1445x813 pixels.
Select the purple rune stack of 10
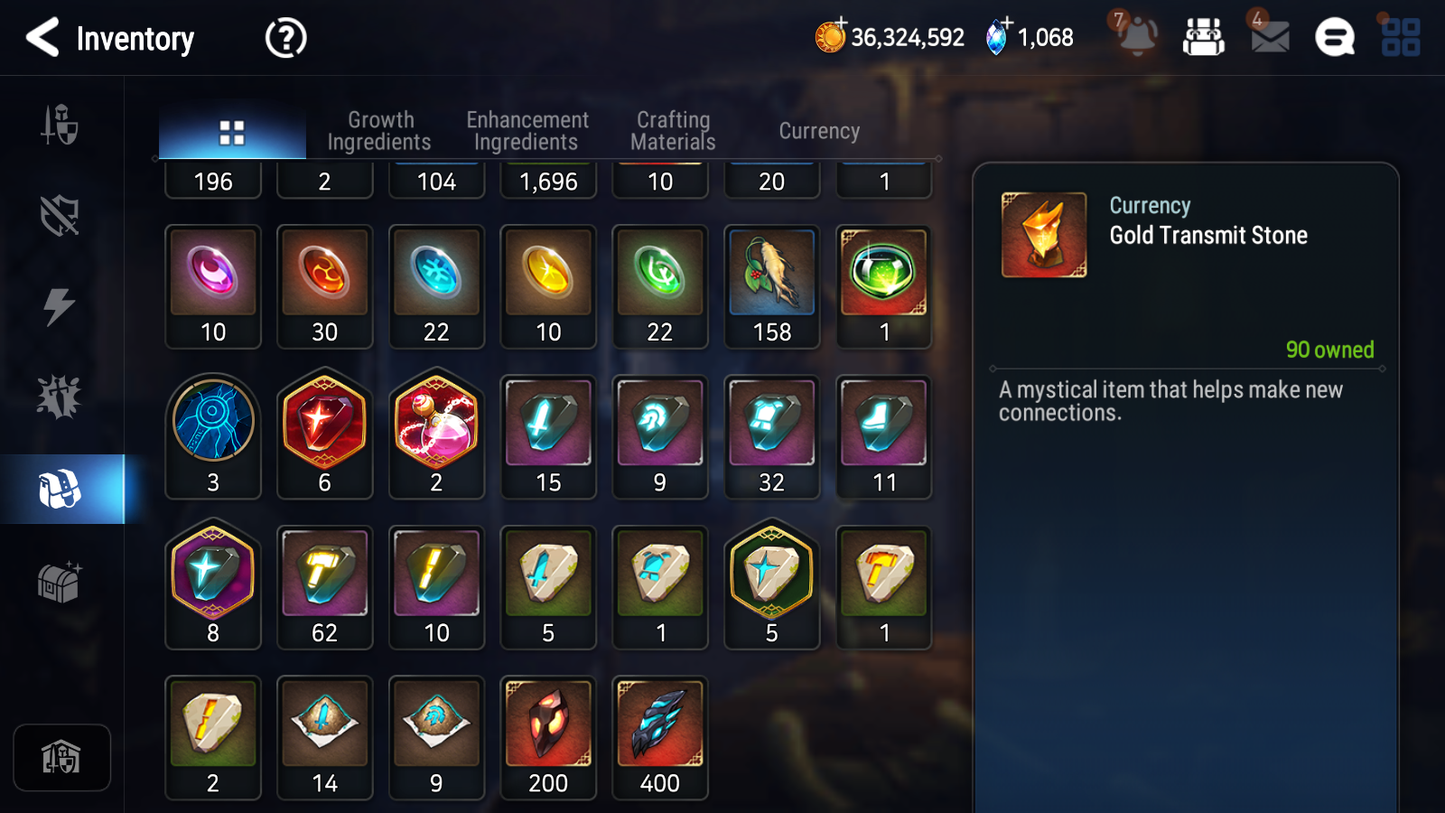tap(213, 286)
